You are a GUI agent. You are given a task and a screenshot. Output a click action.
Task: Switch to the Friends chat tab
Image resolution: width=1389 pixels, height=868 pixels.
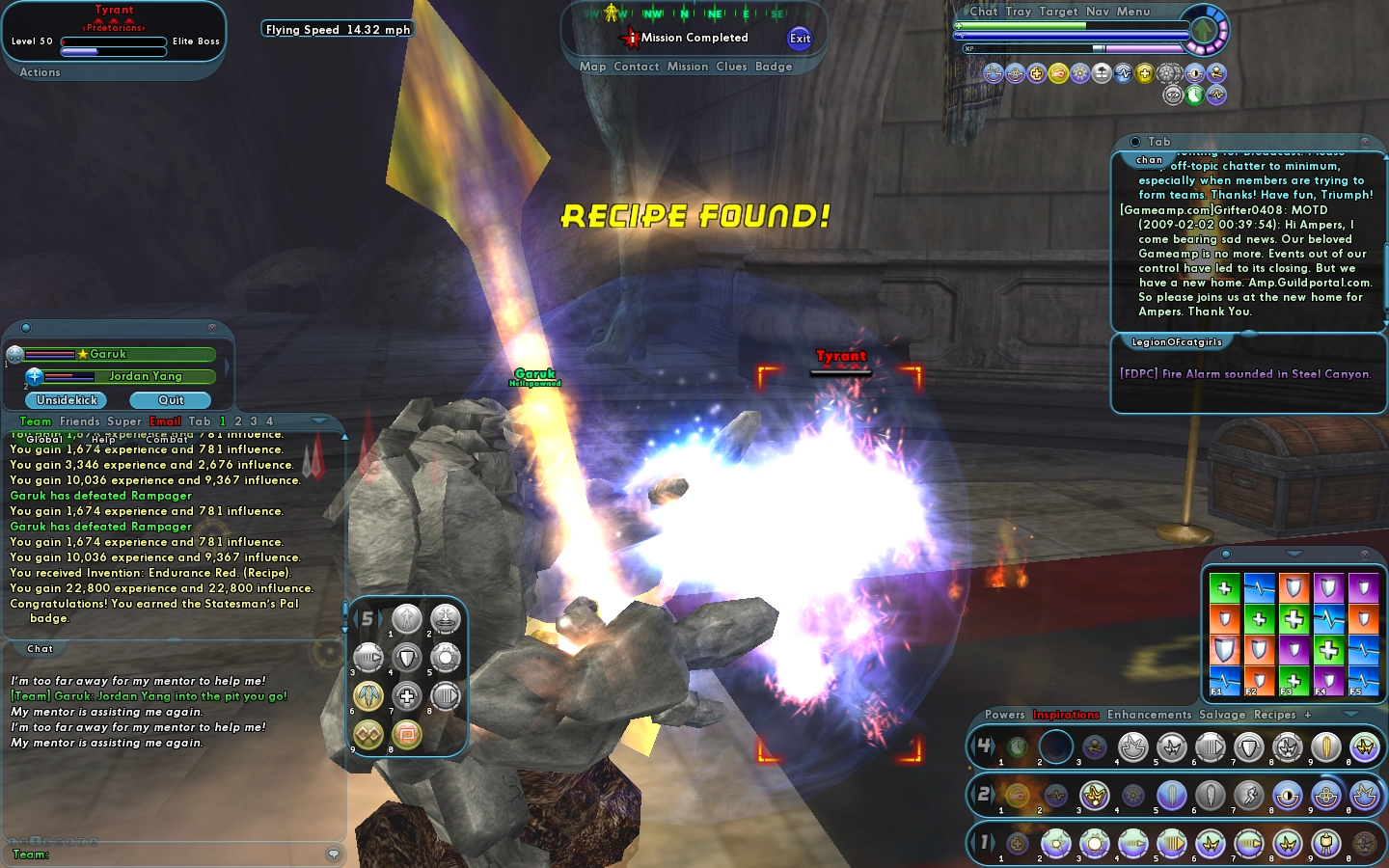pyautogui.click(x=79, y=421)
